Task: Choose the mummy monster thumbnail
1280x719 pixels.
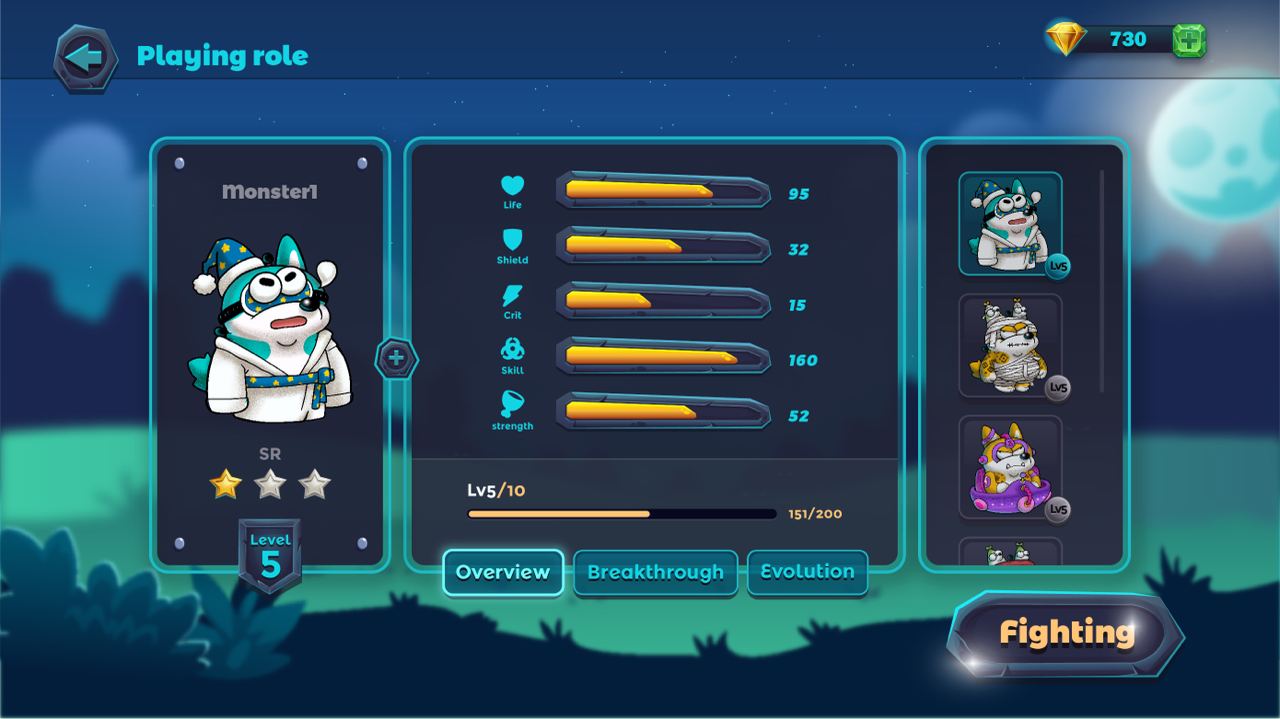Action: 1010,345
